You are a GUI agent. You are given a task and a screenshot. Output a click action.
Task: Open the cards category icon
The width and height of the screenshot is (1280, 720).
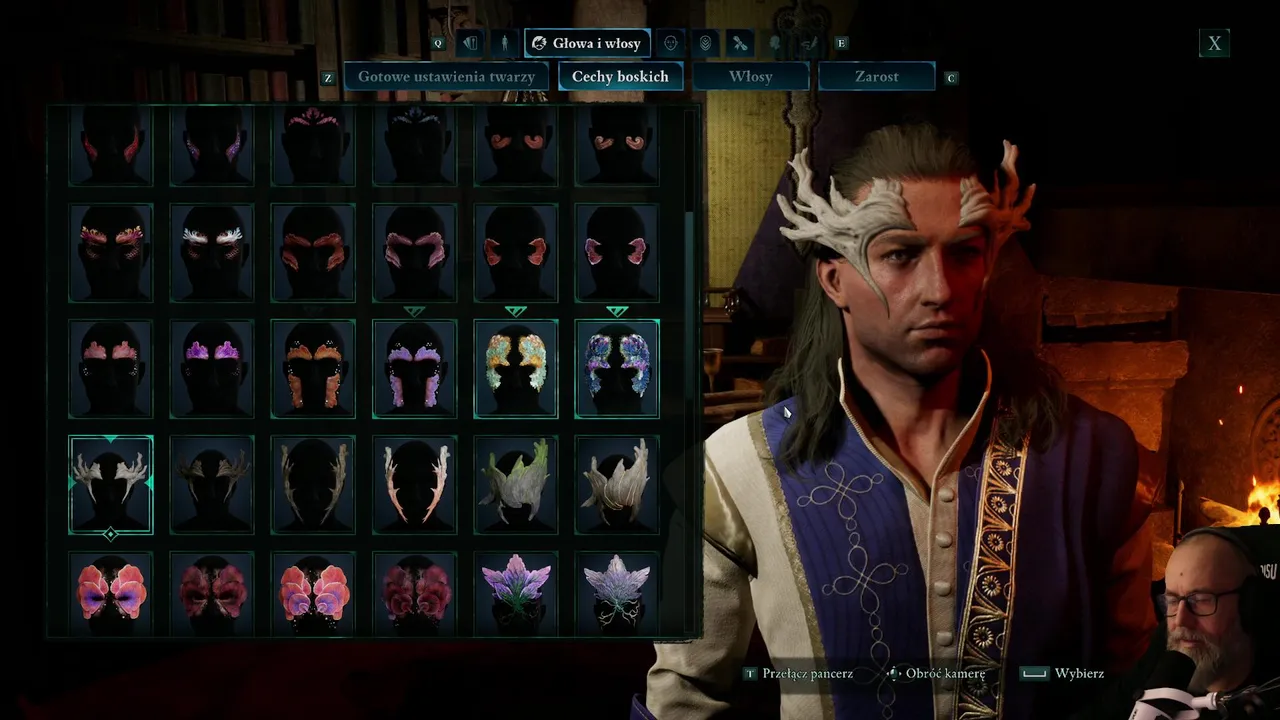[x=470, y=43]
